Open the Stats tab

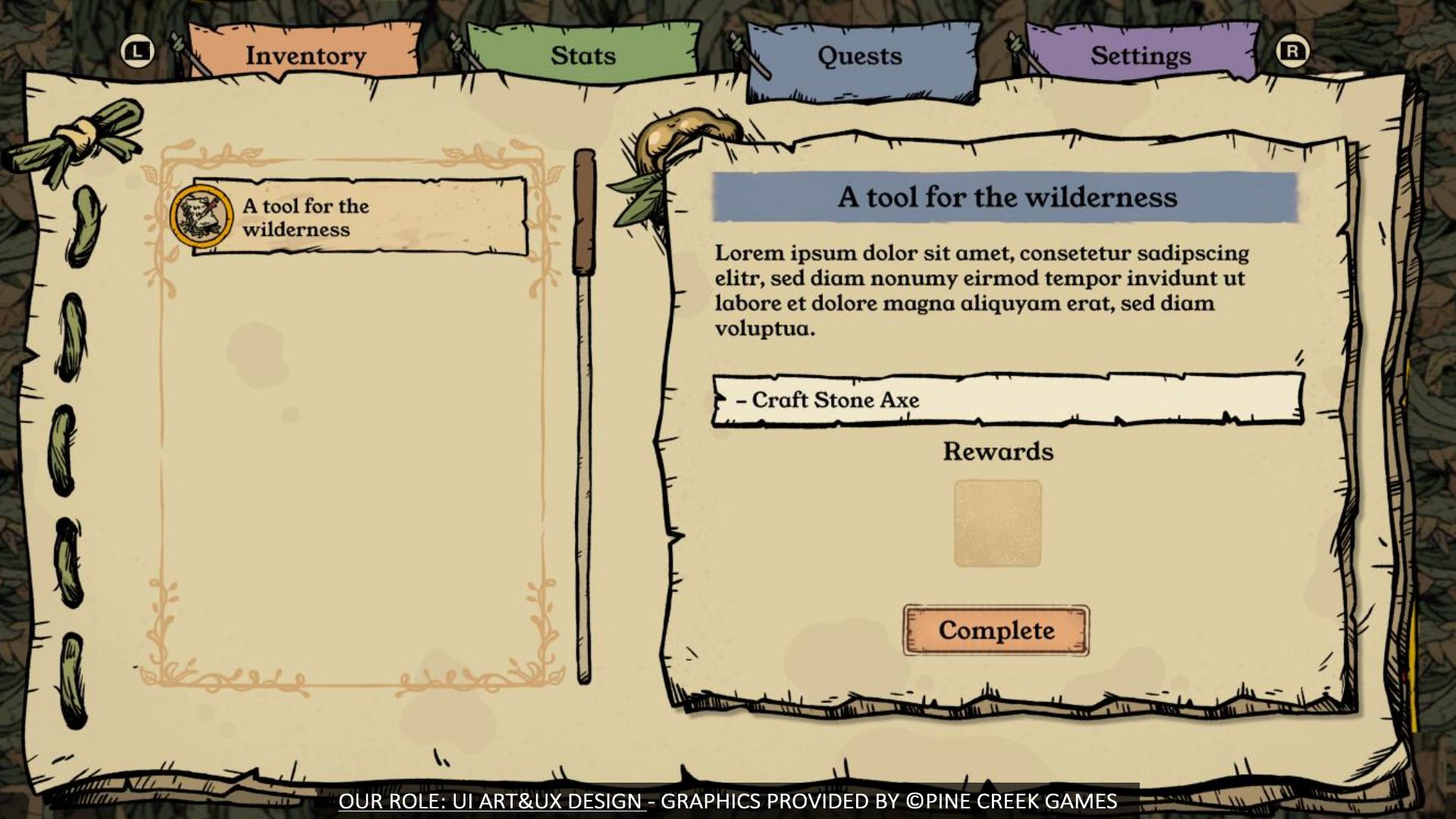tap(582, 55)
